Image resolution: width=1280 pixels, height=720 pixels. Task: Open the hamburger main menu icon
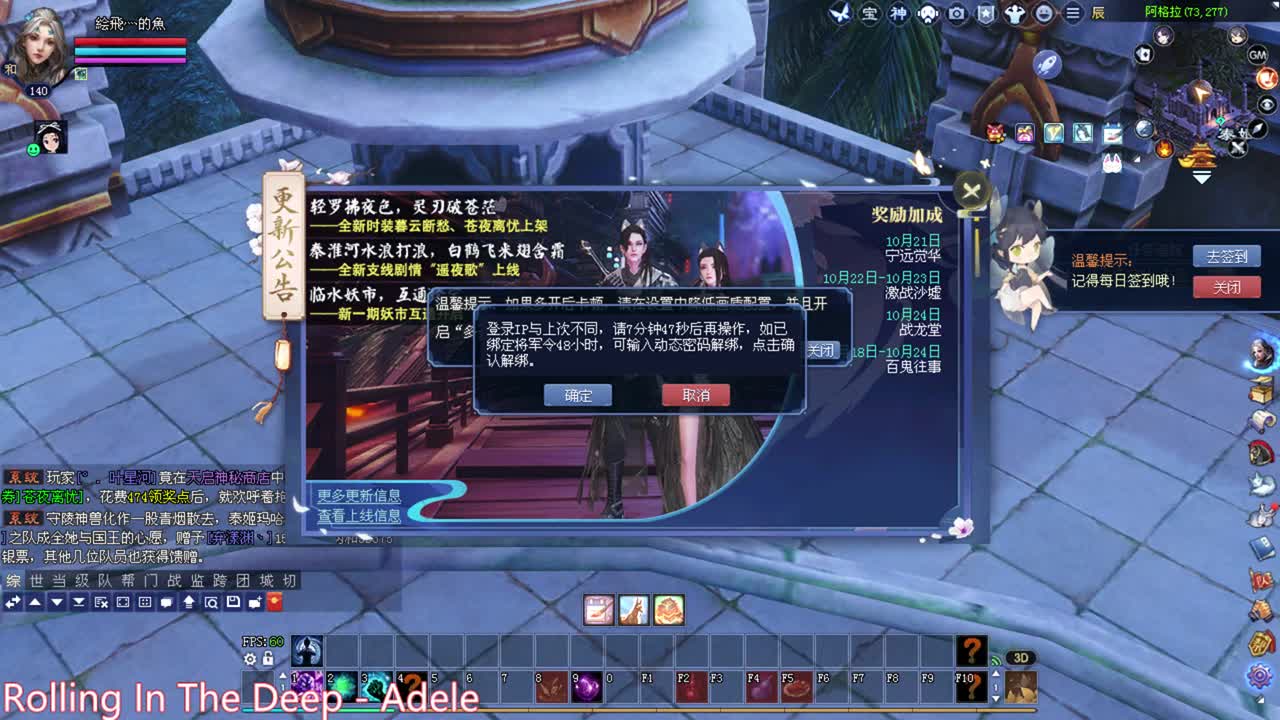tap(1071, 13)
